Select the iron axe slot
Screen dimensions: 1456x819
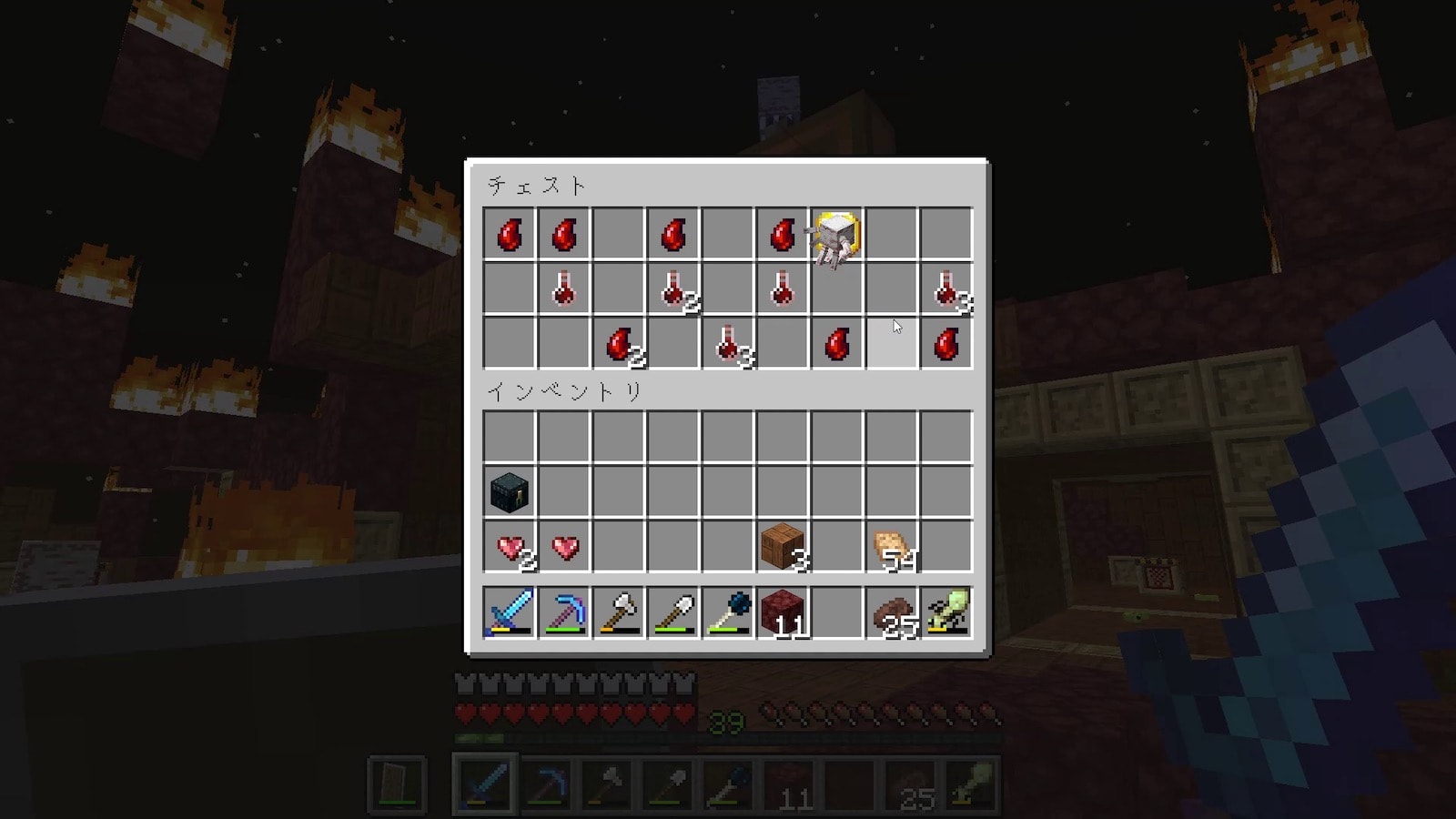point(619,612)
